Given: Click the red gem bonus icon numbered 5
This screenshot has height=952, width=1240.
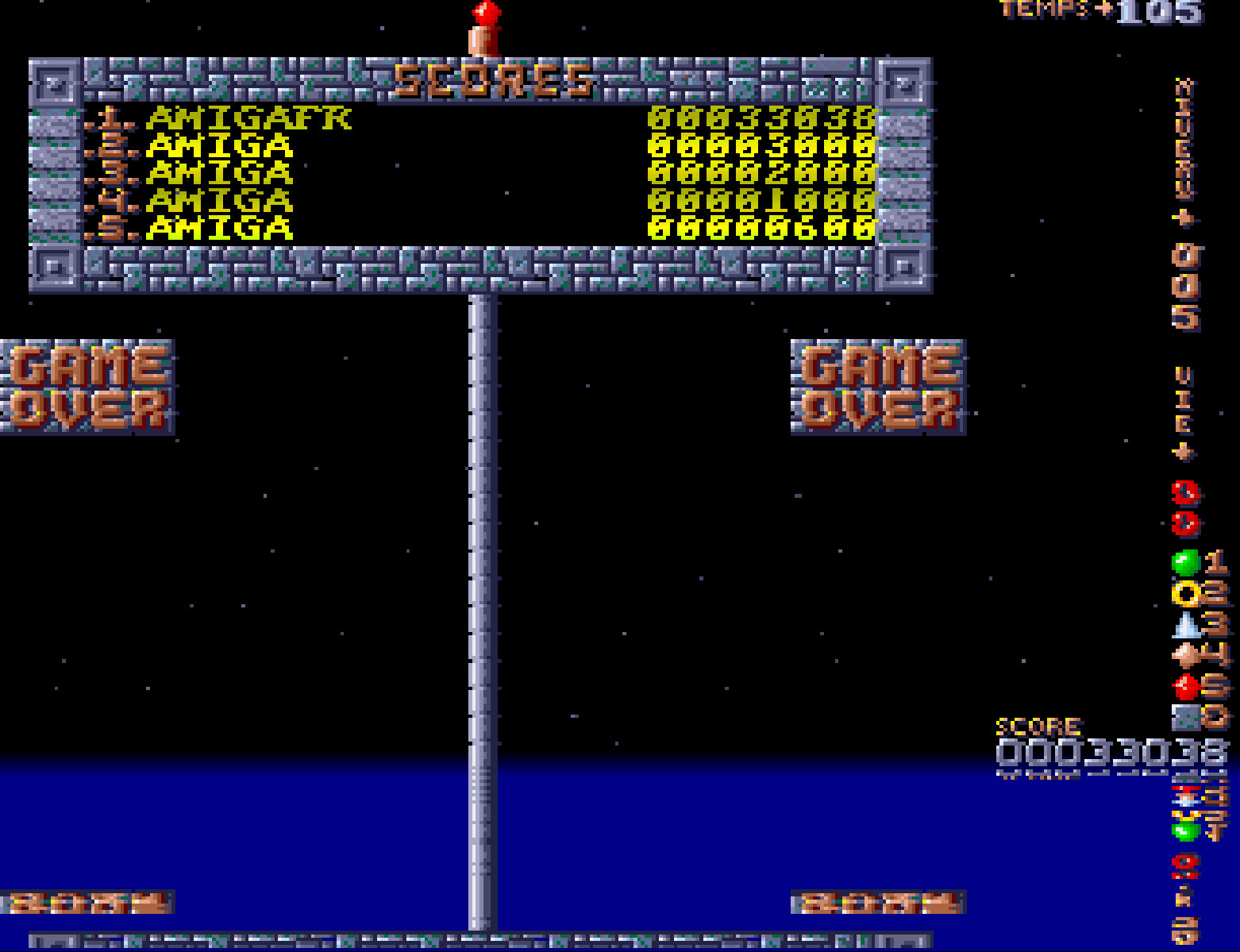Looking at the screenshot, I should coord(1186,686).
